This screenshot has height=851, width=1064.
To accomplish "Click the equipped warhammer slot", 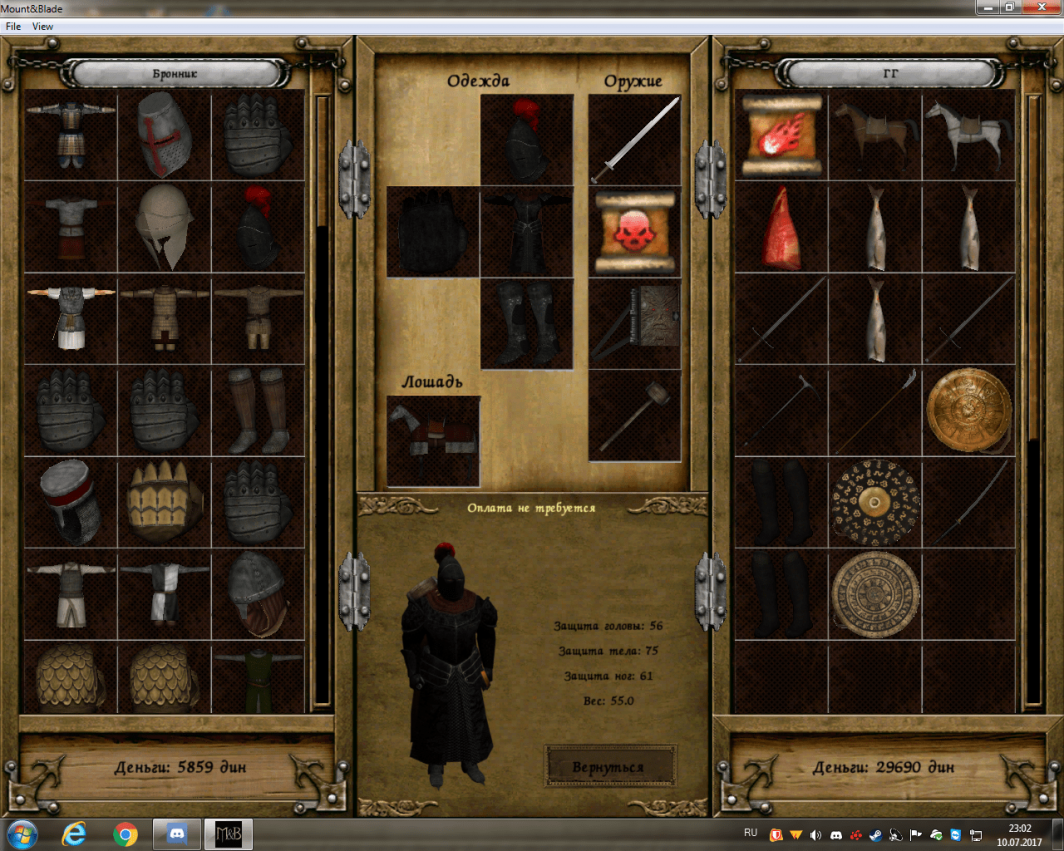I will 634,415.
